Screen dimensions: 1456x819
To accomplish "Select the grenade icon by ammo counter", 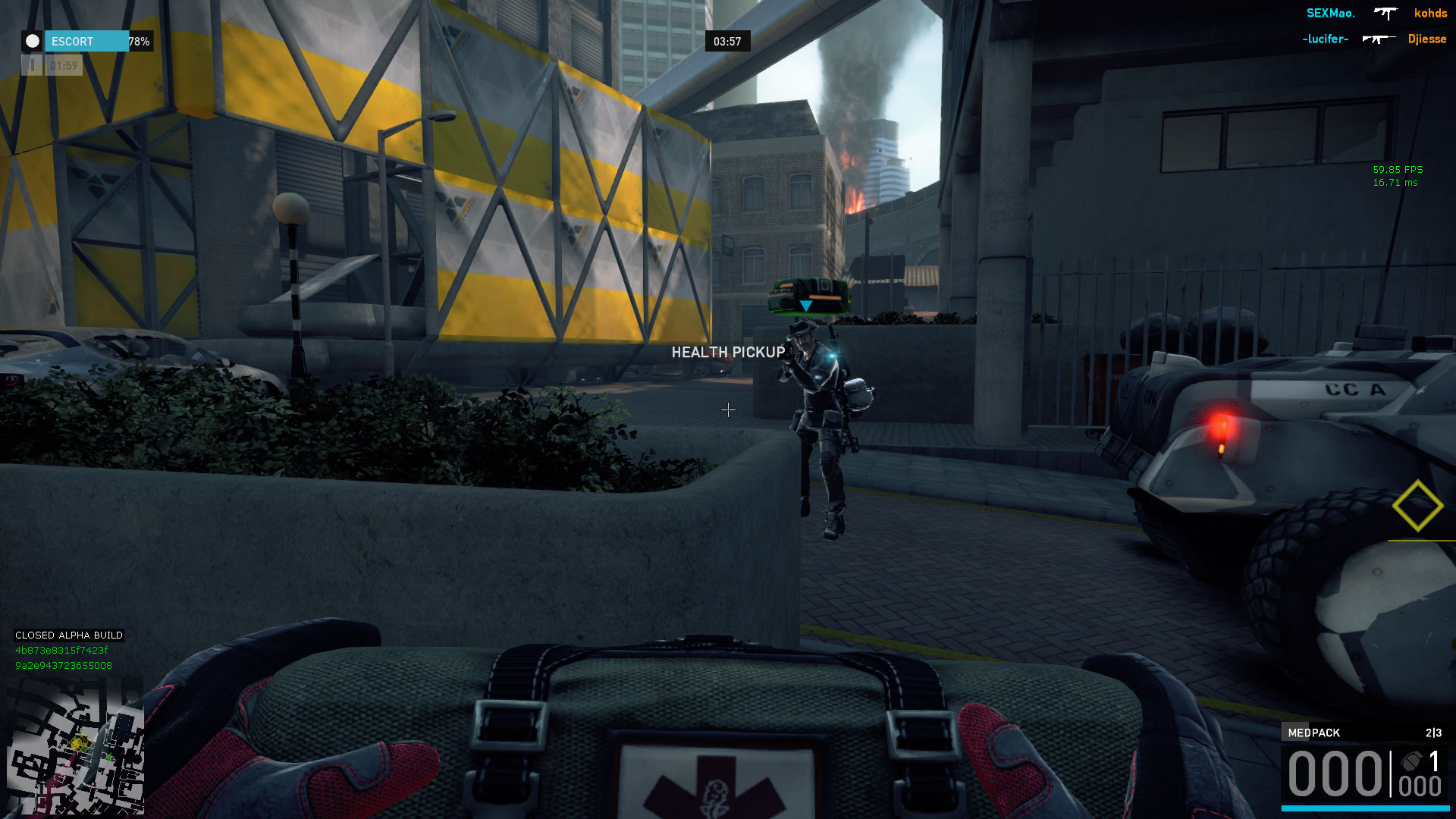I will click(x=1411, y=761).
